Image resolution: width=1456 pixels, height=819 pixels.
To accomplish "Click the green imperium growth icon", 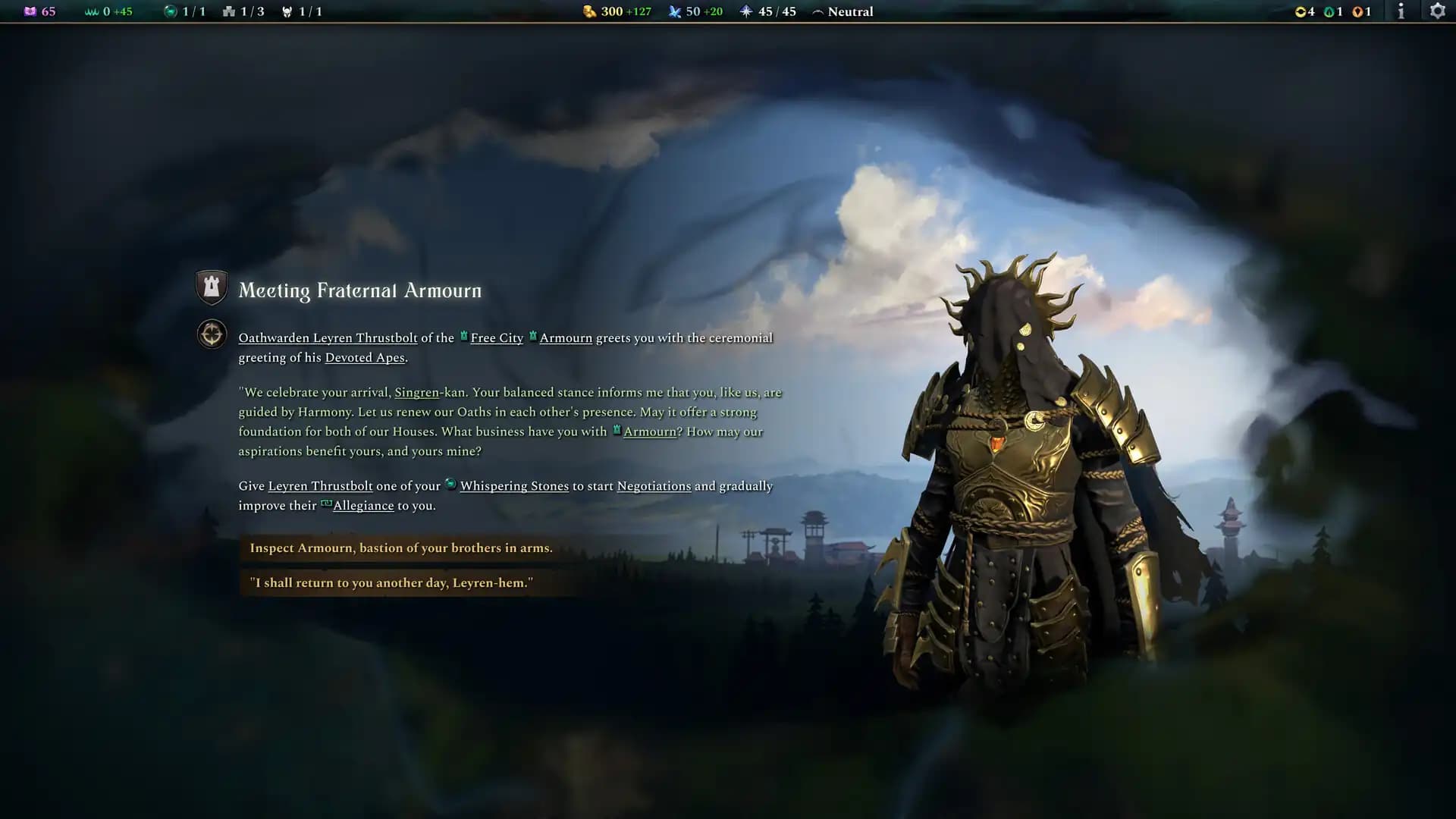I will 93,11.
